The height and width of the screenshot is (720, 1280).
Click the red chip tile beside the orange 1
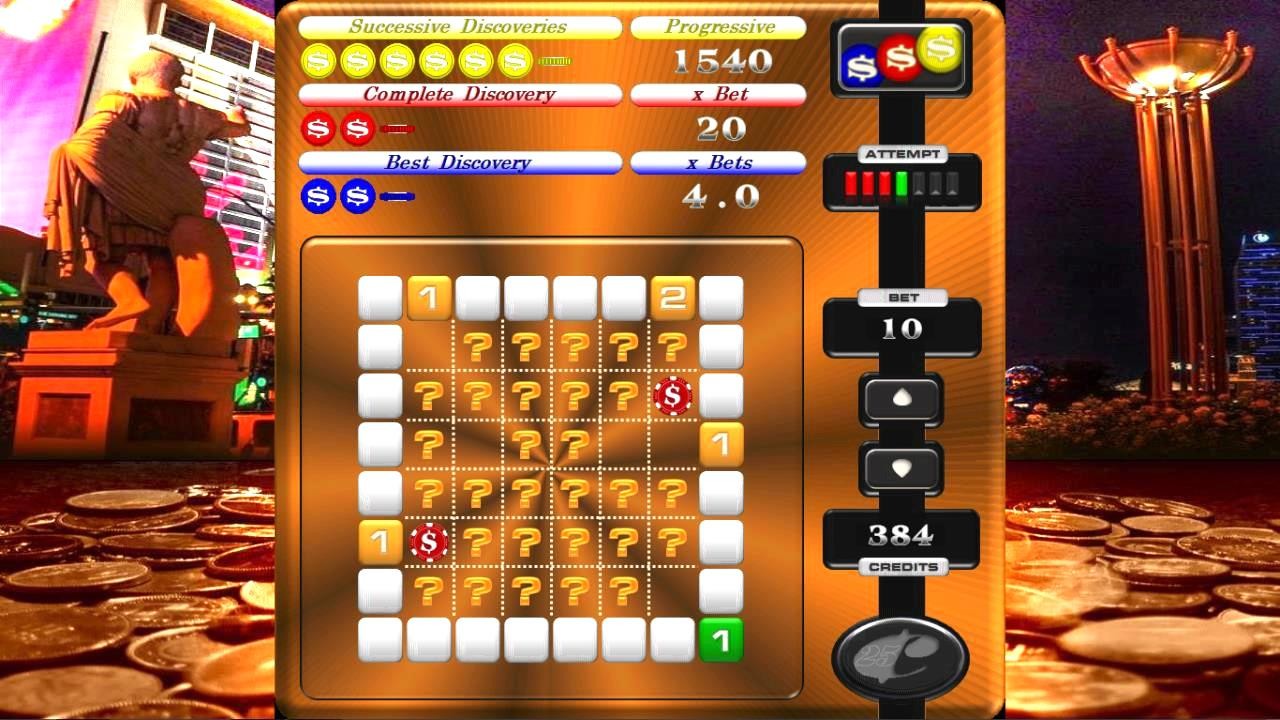pos(427,543)
